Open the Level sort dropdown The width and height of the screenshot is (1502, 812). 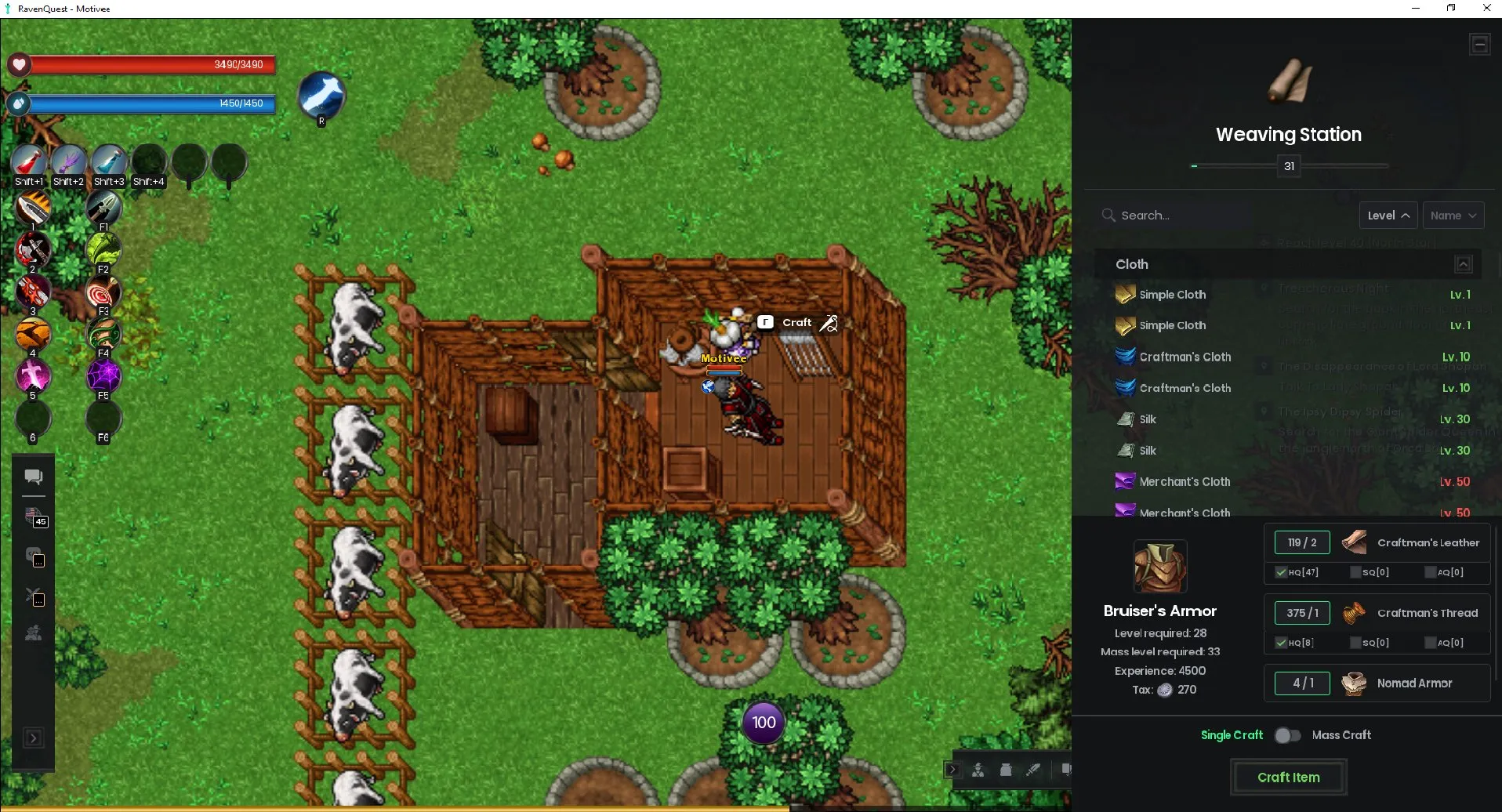coord(1387,215)
